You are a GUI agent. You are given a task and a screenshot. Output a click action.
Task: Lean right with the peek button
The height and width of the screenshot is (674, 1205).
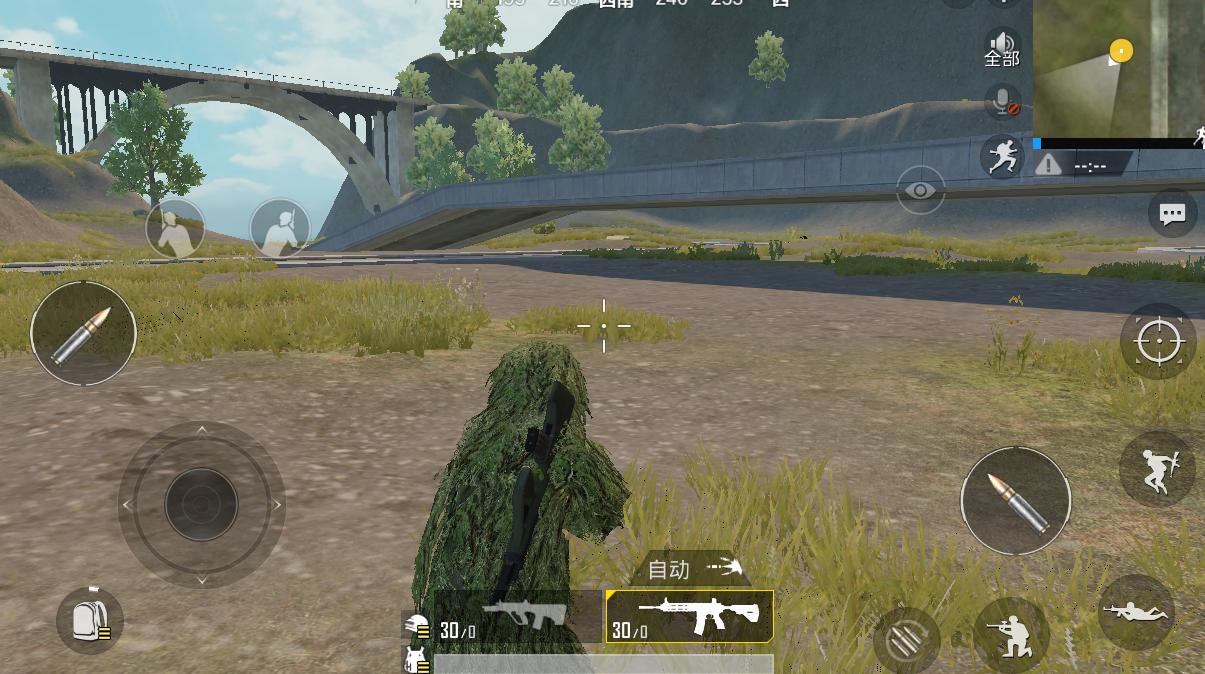coord(279,228)
